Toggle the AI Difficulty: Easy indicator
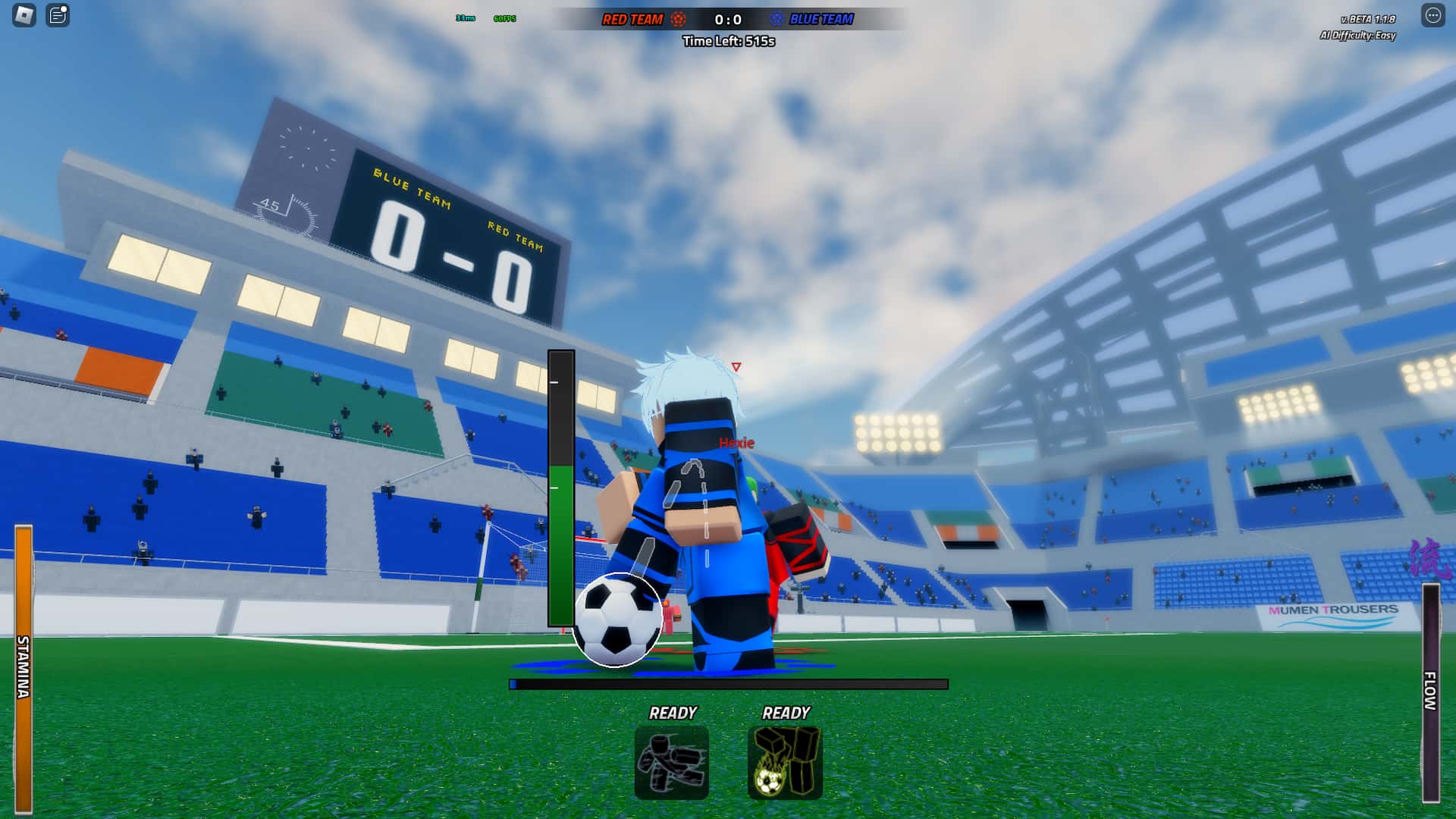This screenshot has width=1456, height=819. tap(1356, 35)
